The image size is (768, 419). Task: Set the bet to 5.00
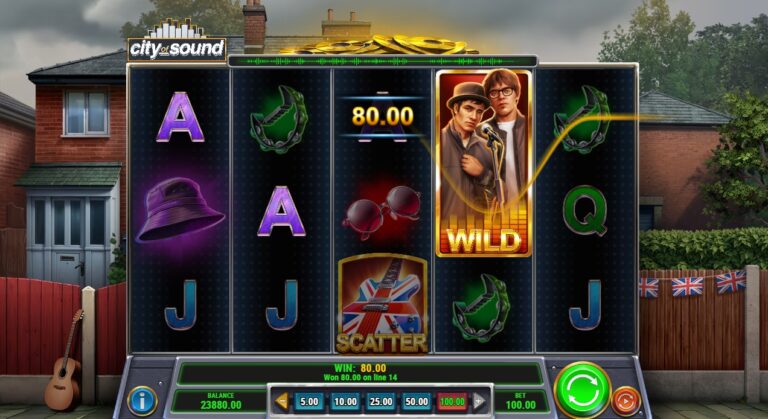pyautogui.click(x=310, y=401)
